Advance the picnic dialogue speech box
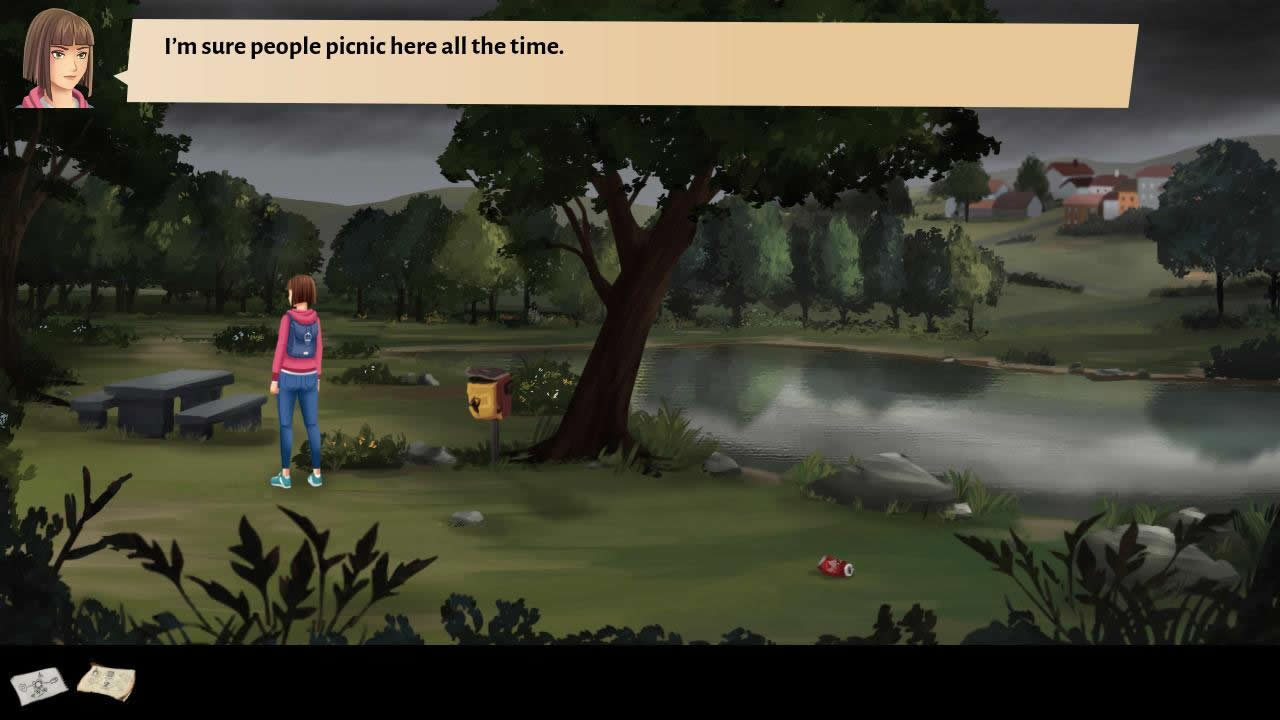The width and height of the screenshot is (1280, 720). coord(632,64)
